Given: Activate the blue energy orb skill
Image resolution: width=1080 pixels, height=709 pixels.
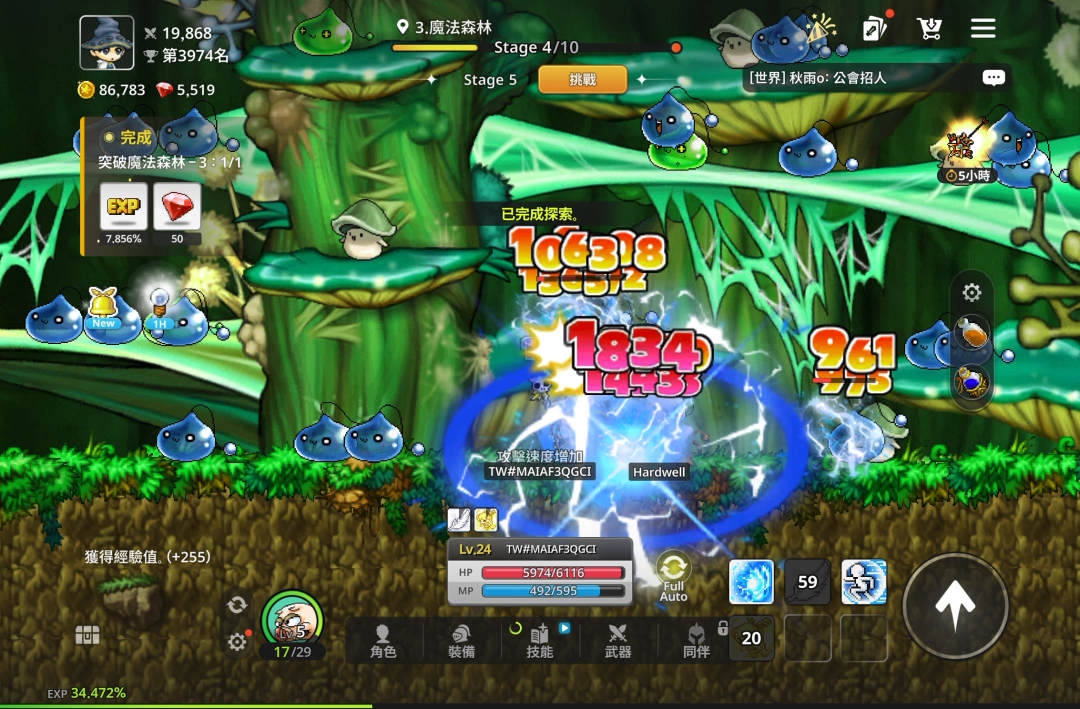Looking at the screenshot, I should (751, 582).
